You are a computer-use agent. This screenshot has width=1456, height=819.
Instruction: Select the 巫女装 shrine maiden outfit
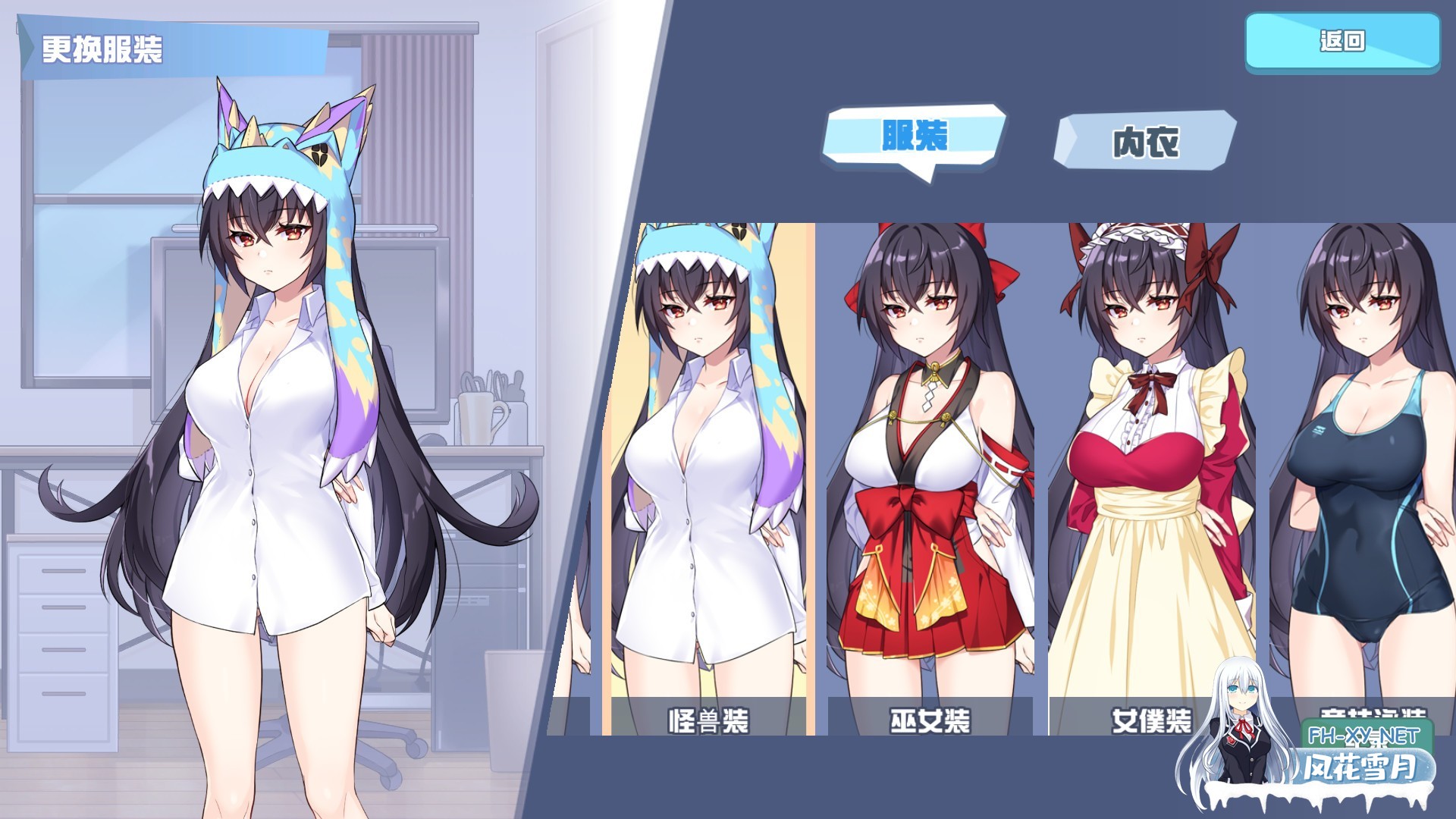coord(929,470)
